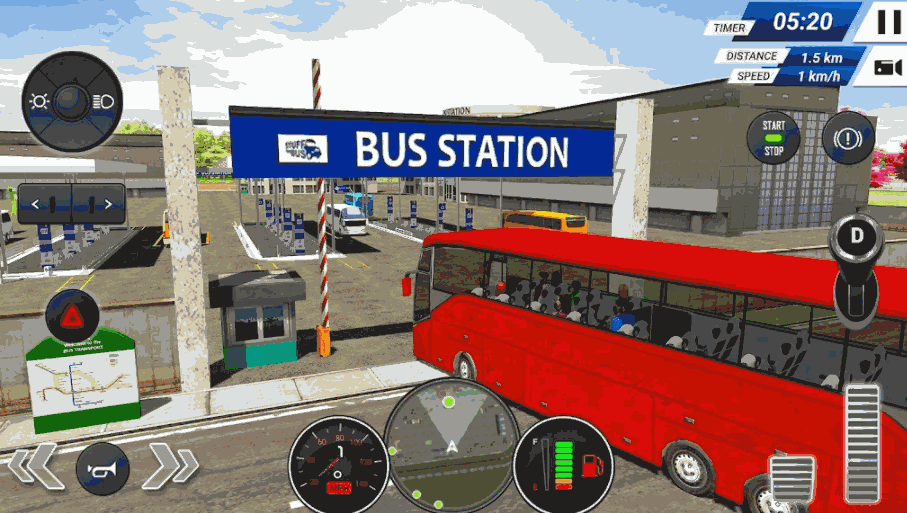Open the right bus door button
This screenshot has width=907, height=513.
pos(98,204)
